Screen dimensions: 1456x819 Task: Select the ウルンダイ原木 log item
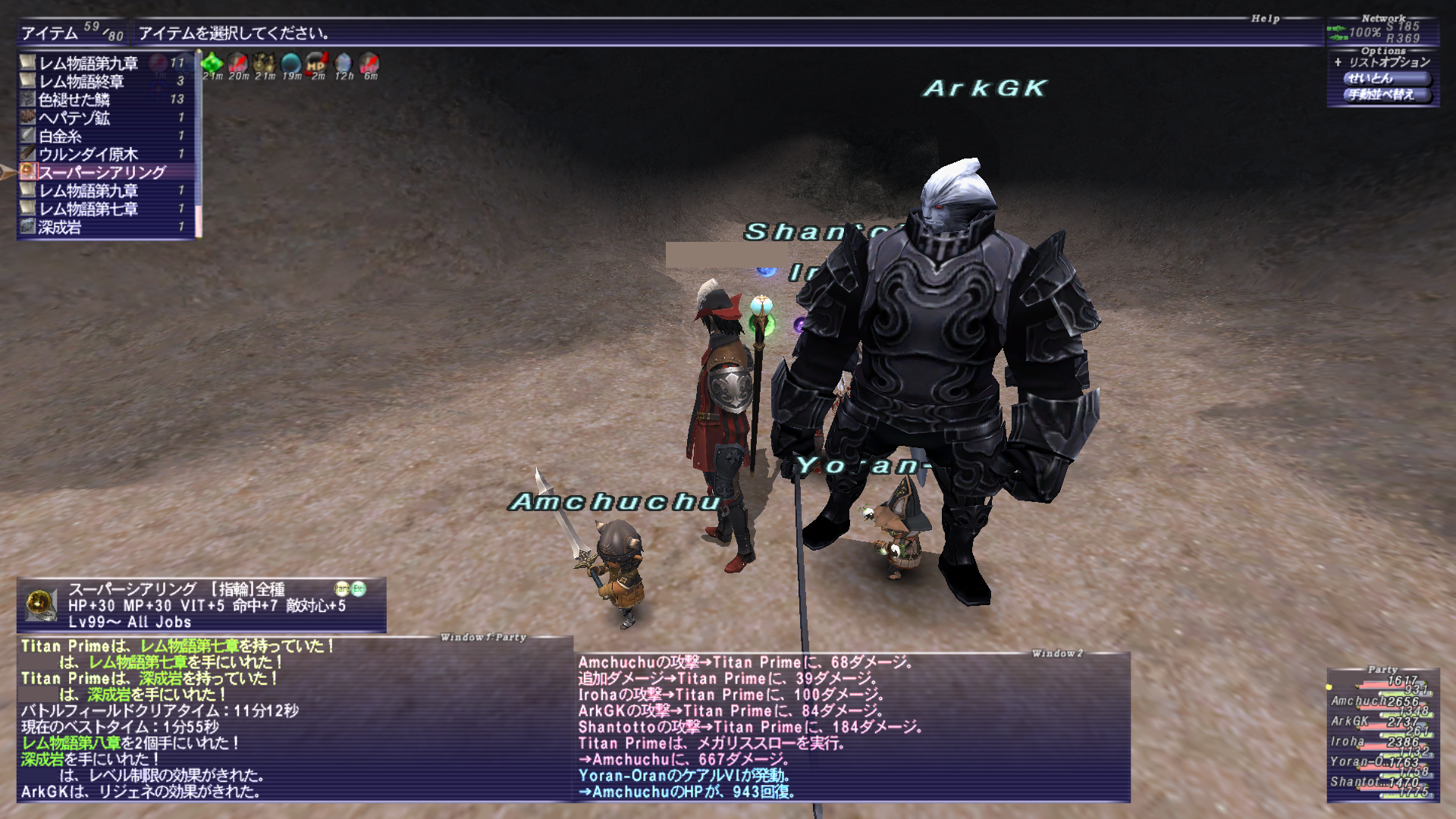point(88,154)
